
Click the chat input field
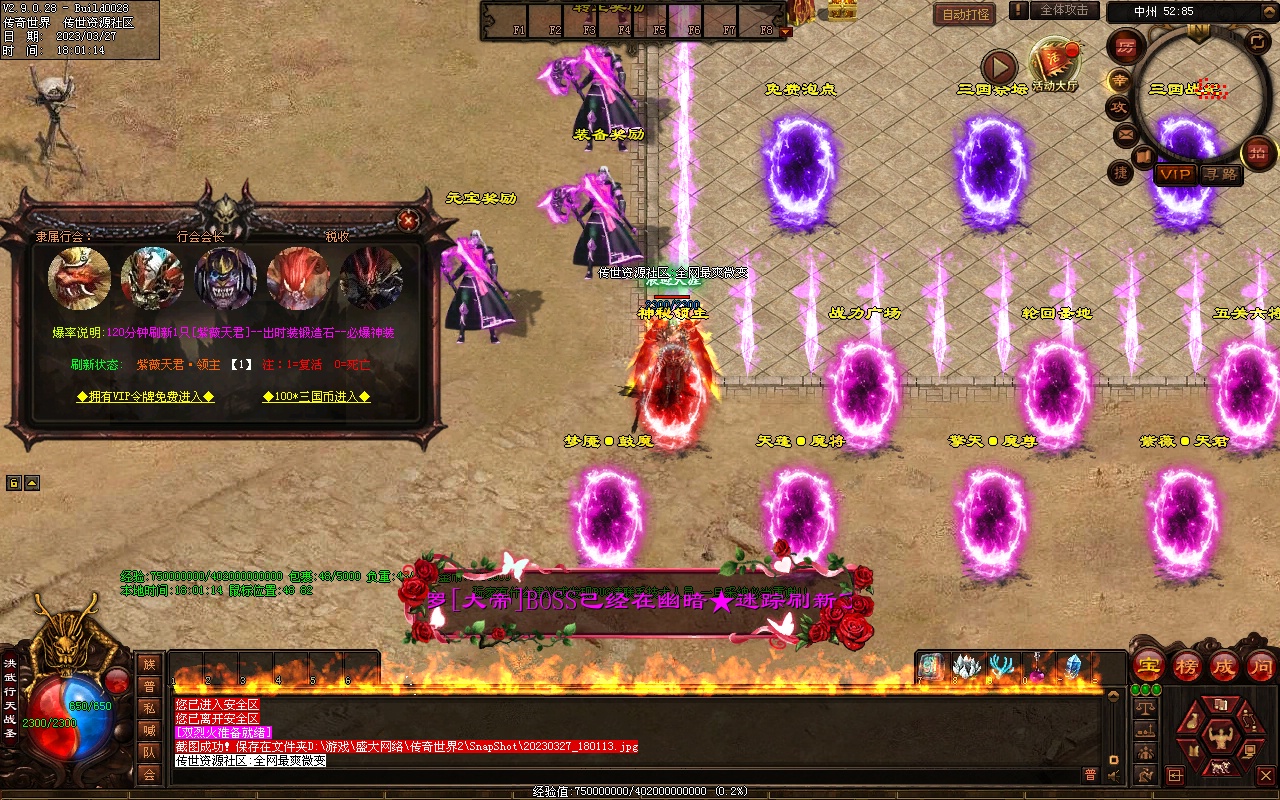pyautogui.click(x=620, y=775)
